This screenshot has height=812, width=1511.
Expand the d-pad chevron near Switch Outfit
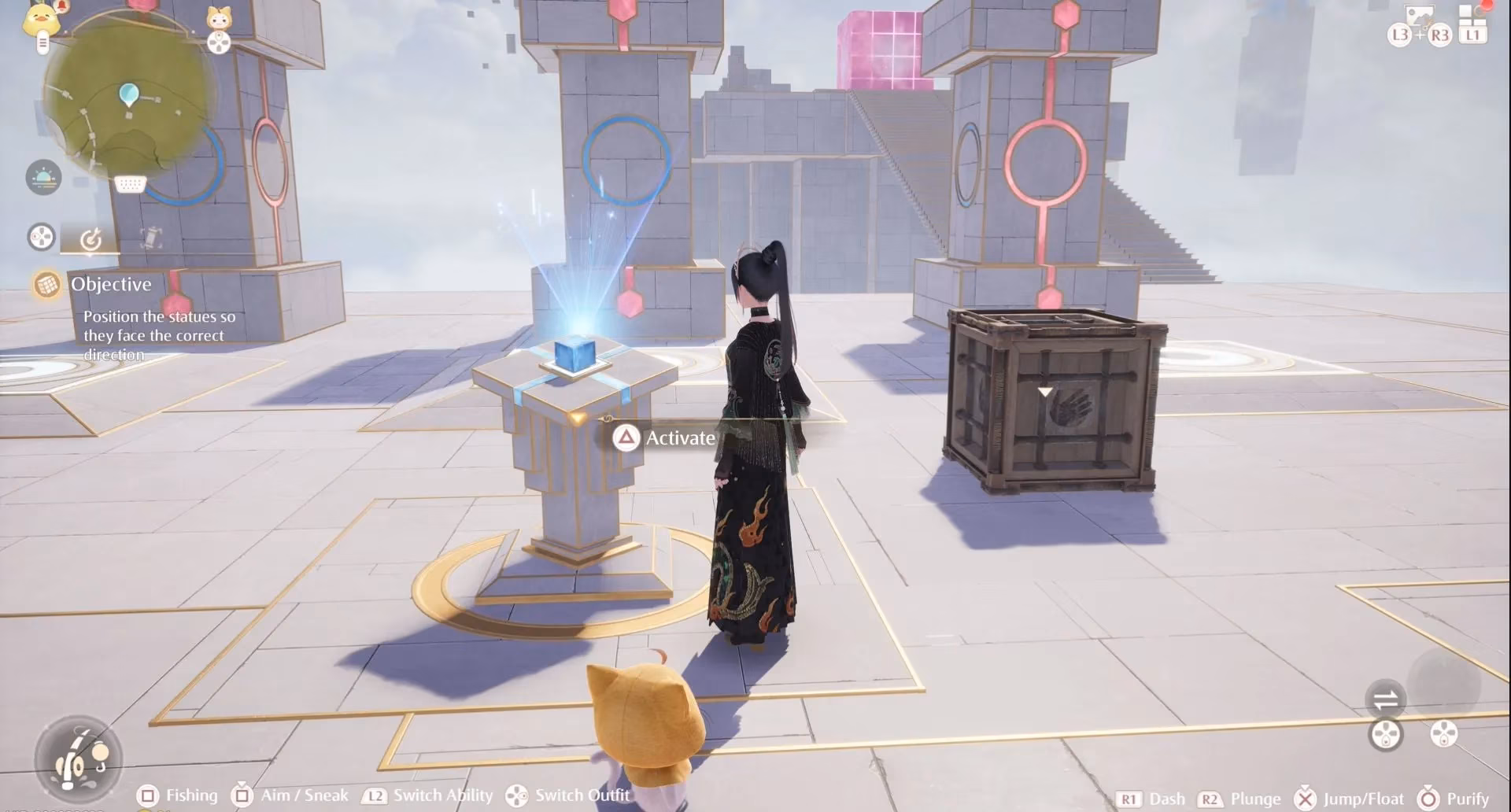[516, 795]
